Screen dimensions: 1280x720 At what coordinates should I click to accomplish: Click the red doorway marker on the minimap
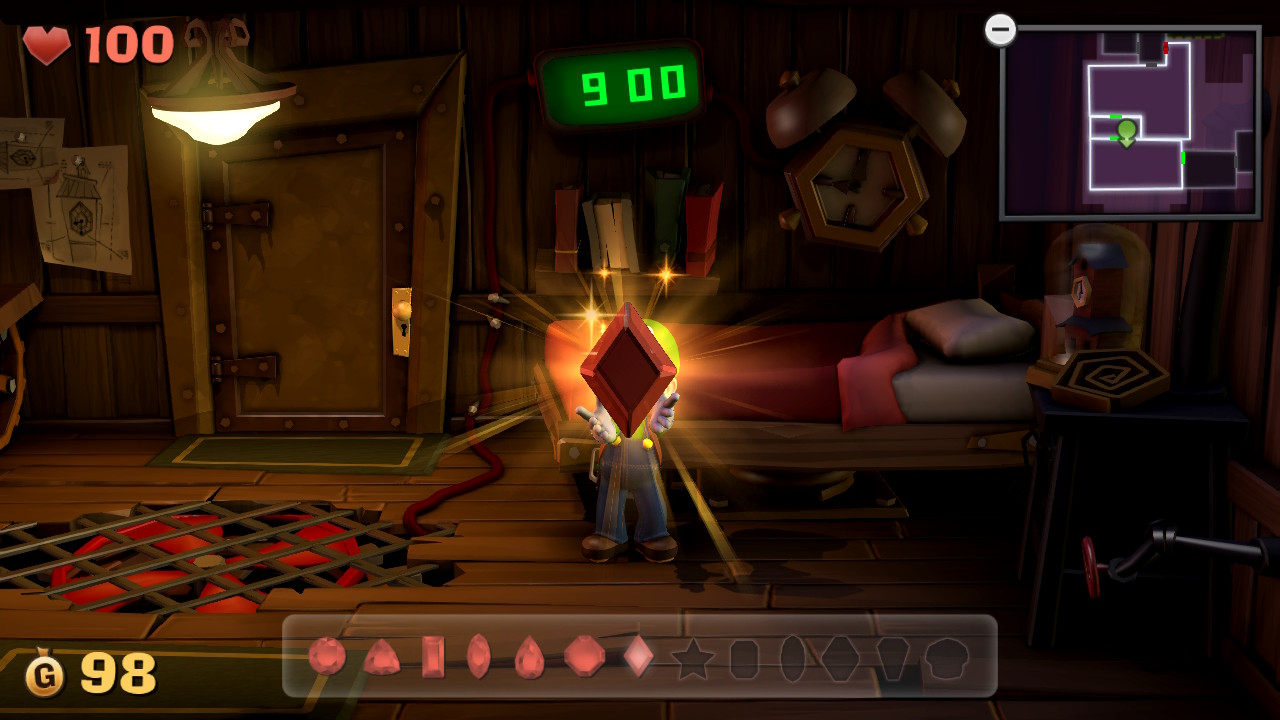tap(1165, 46)
